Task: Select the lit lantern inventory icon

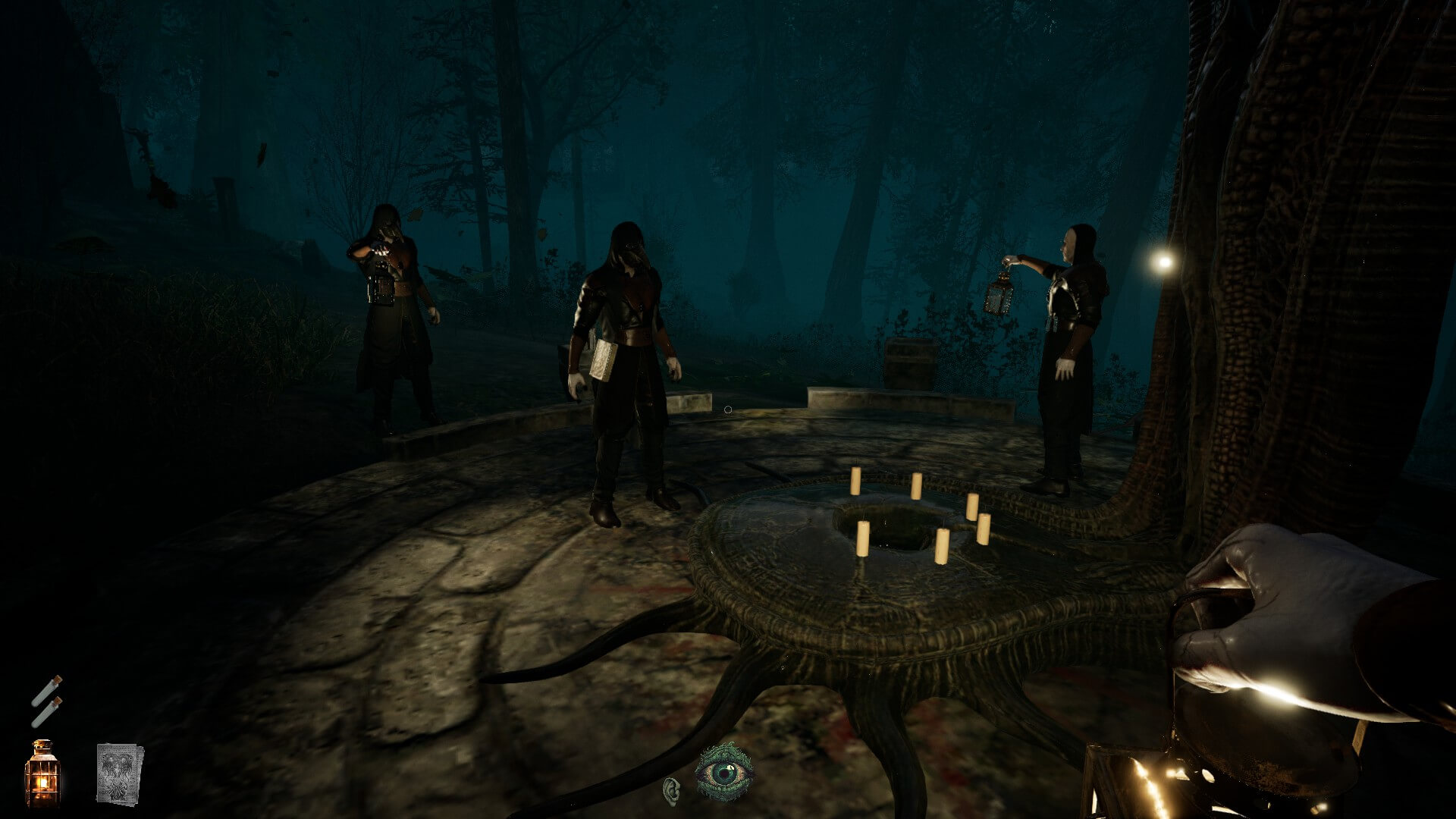Action: click(x=42, y=773)
